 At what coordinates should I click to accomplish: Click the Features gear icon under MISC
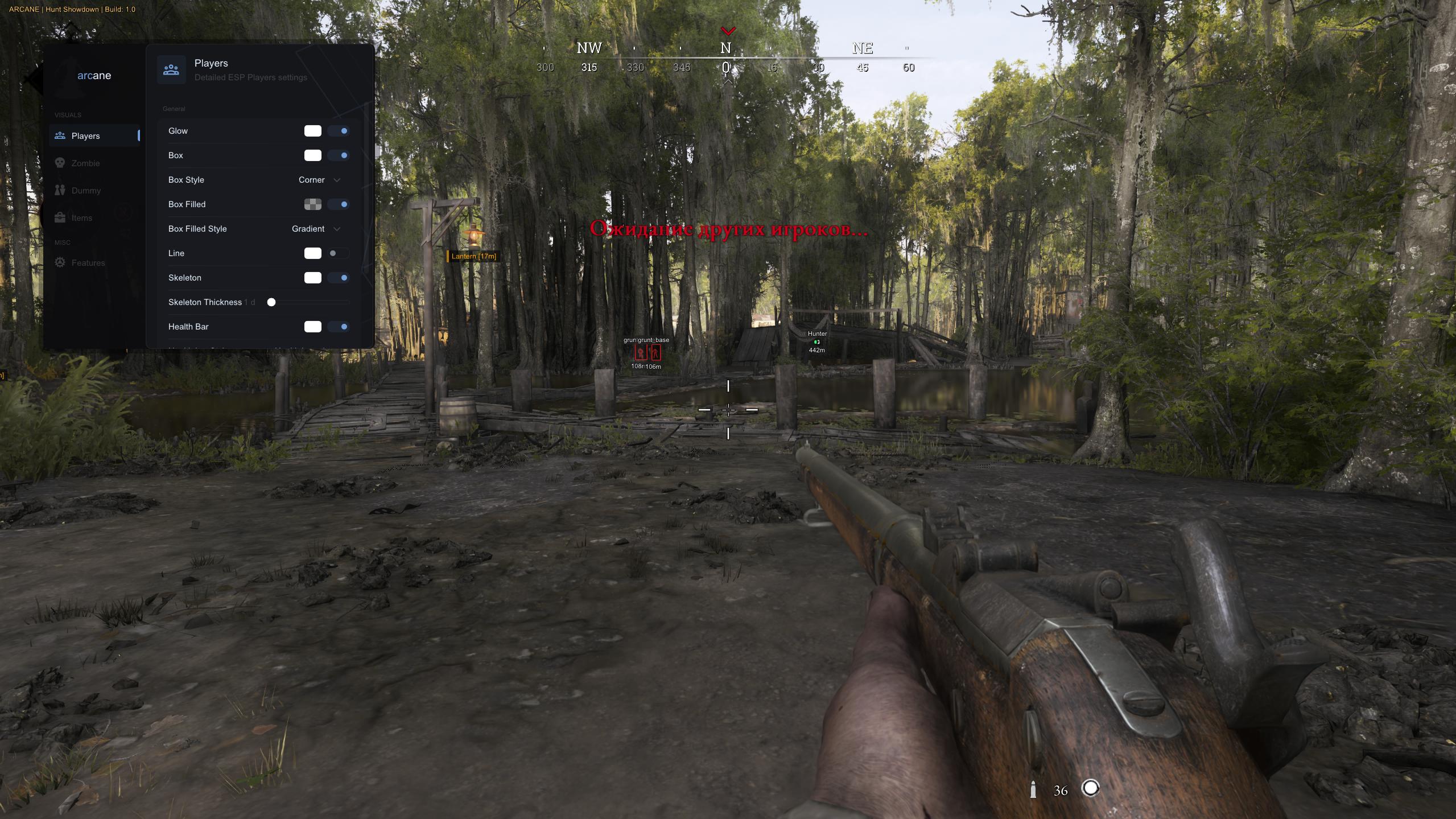61,262
